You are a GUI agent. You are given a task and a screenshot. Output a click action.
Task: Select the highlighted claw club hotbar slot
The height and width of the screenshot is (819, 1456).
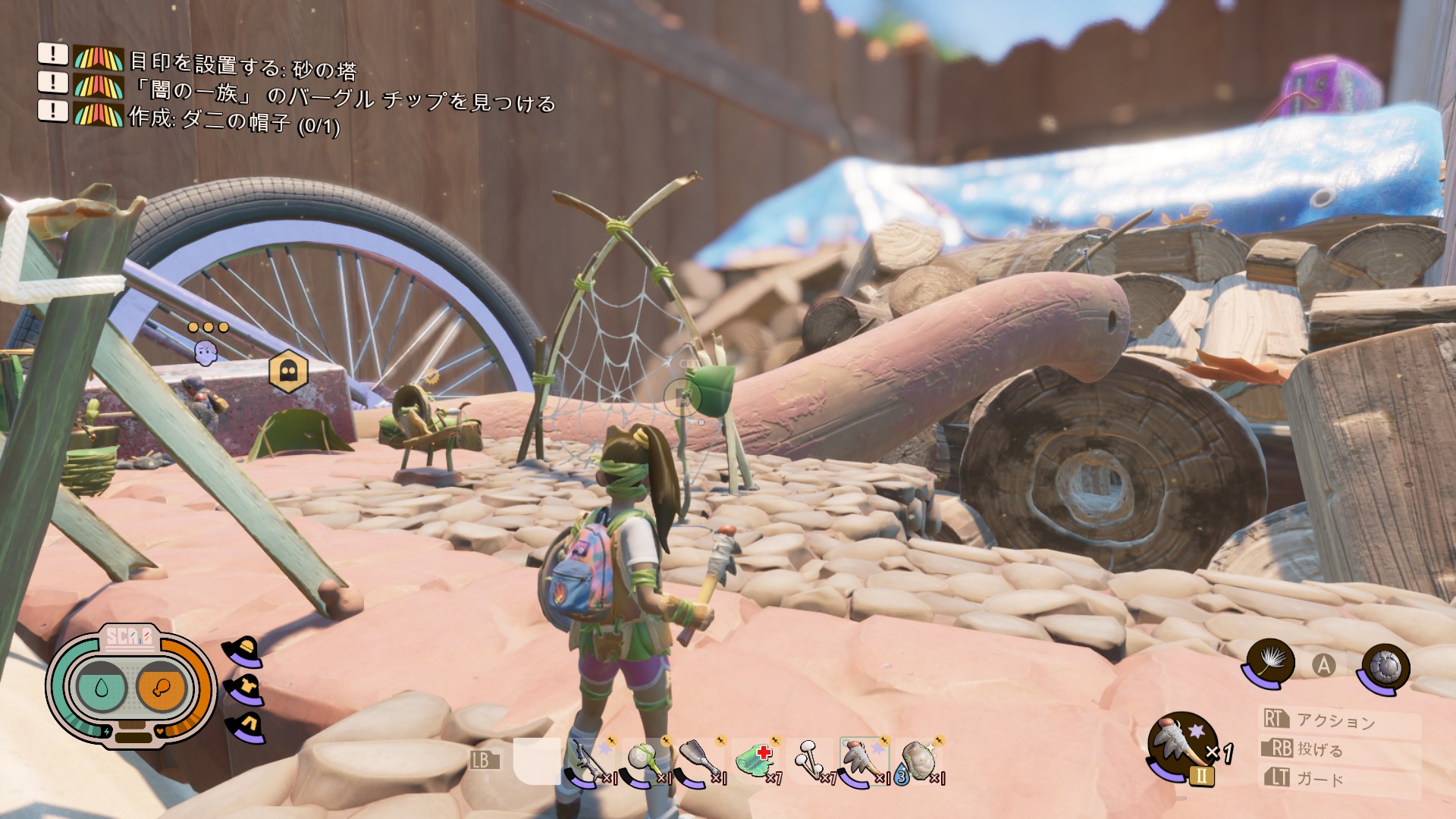coord(864,761)
